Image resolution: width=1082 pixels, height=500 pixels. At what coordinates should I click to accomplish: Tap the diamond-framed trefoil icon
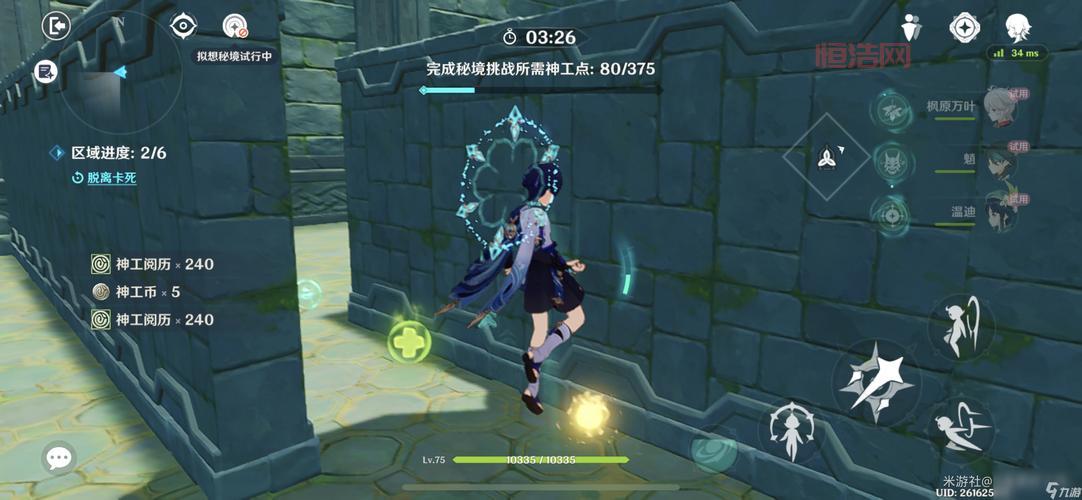click(x=827, y=155)
